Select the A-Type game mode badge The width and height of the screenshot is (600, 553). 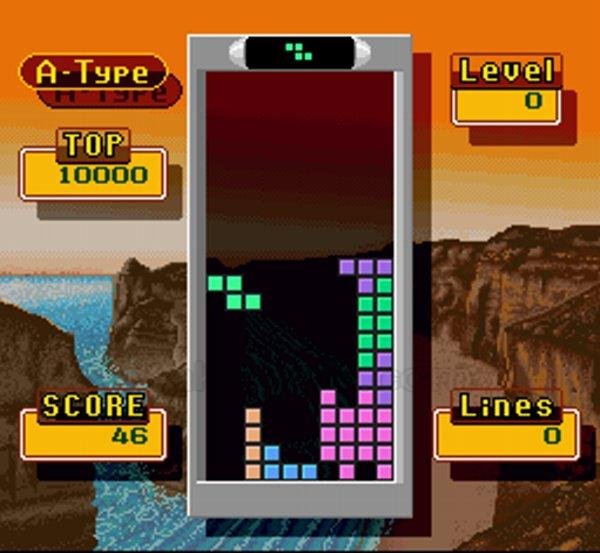[x=93, y=72]
